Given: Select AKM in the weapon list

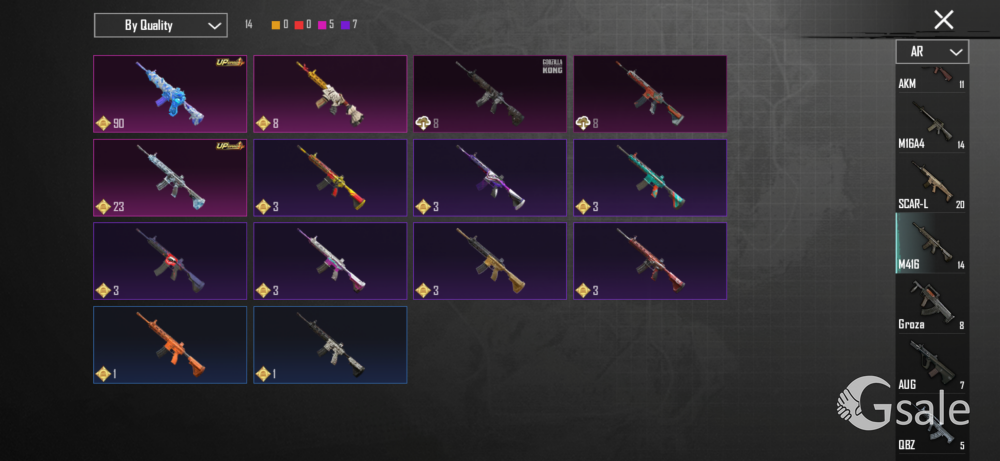Looking at the screenshot, I should [x=931, y=78].
